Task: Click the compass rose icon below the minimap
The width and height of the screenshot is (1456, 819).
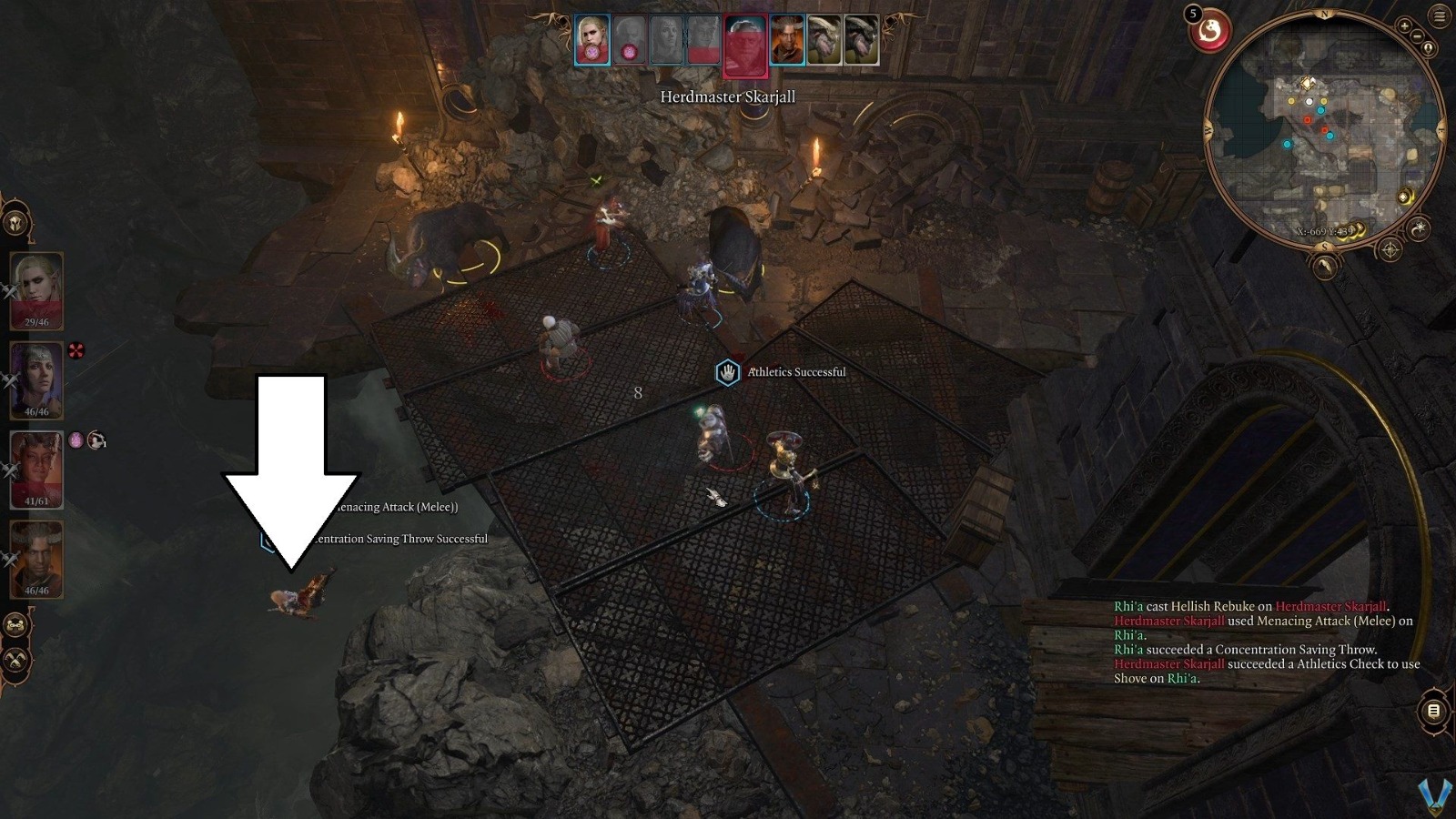Action: (1390, 248)
